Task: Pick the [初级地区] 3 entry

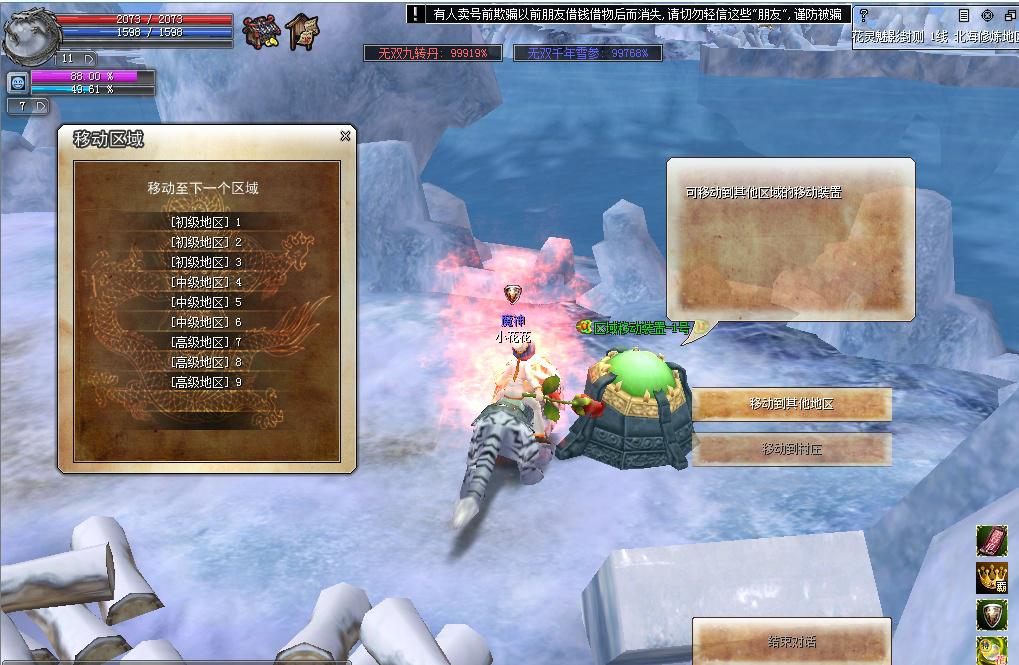Action: [206, 262]
